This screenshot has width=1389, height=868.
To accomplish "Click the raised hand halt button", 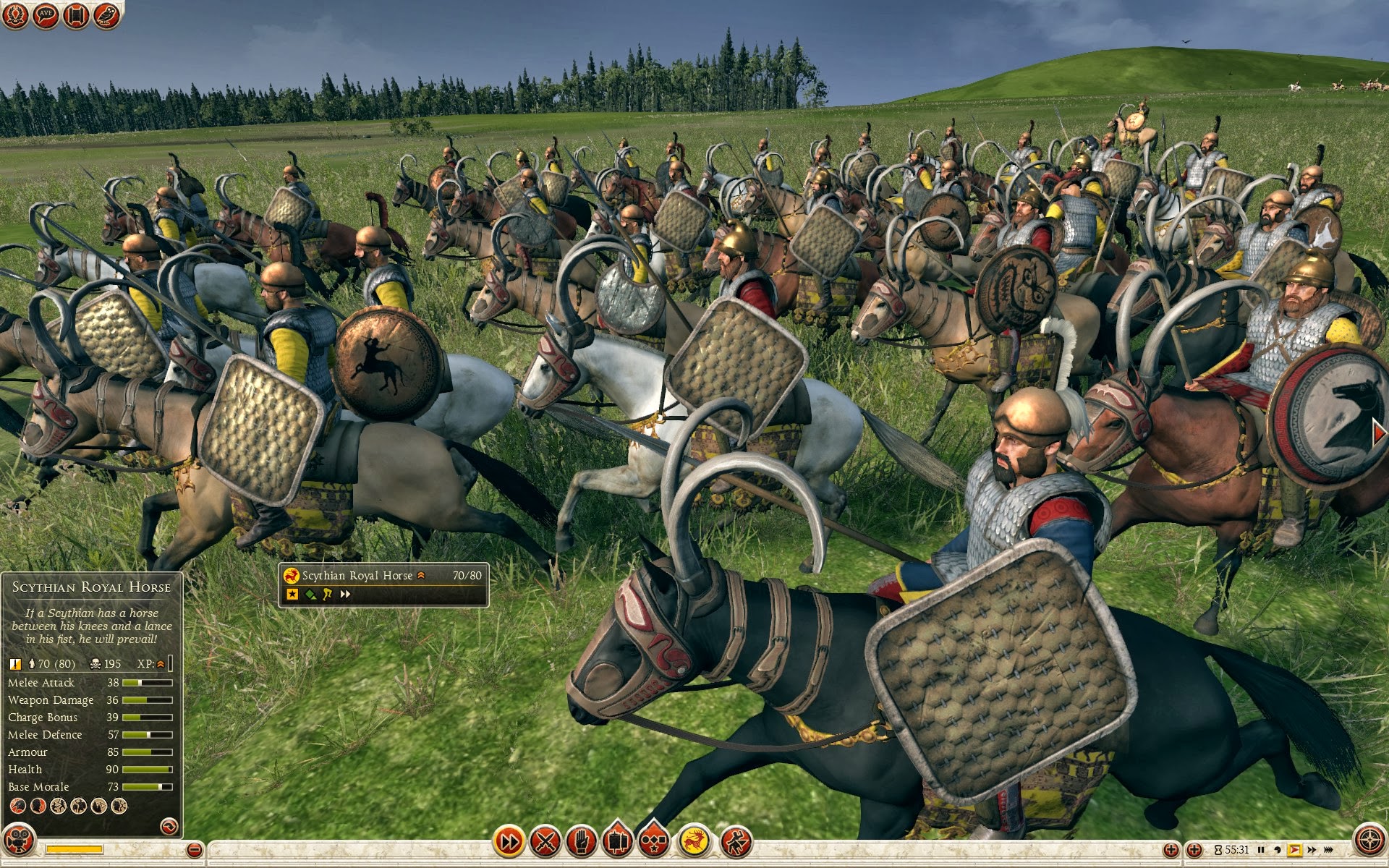I will point(582,841).
